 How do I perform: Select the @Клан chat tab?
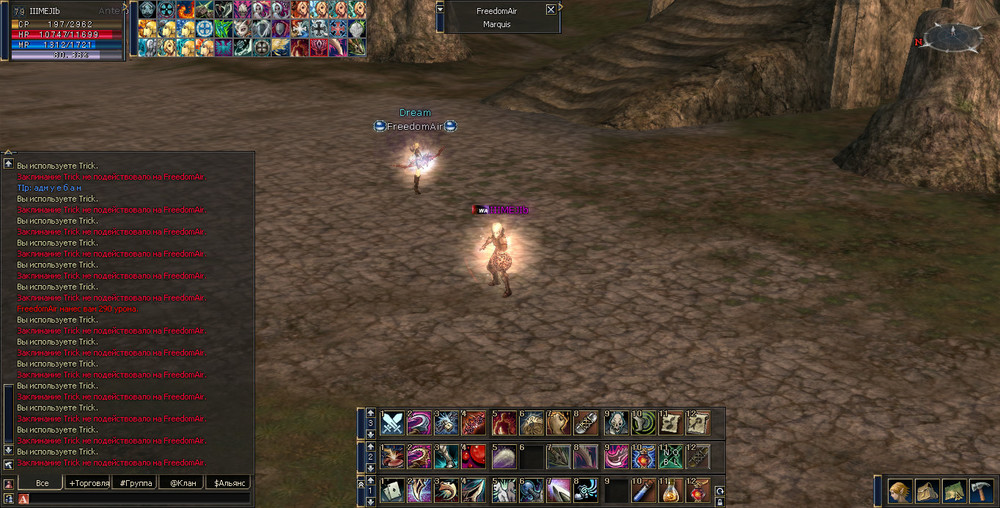click(181, 483)
